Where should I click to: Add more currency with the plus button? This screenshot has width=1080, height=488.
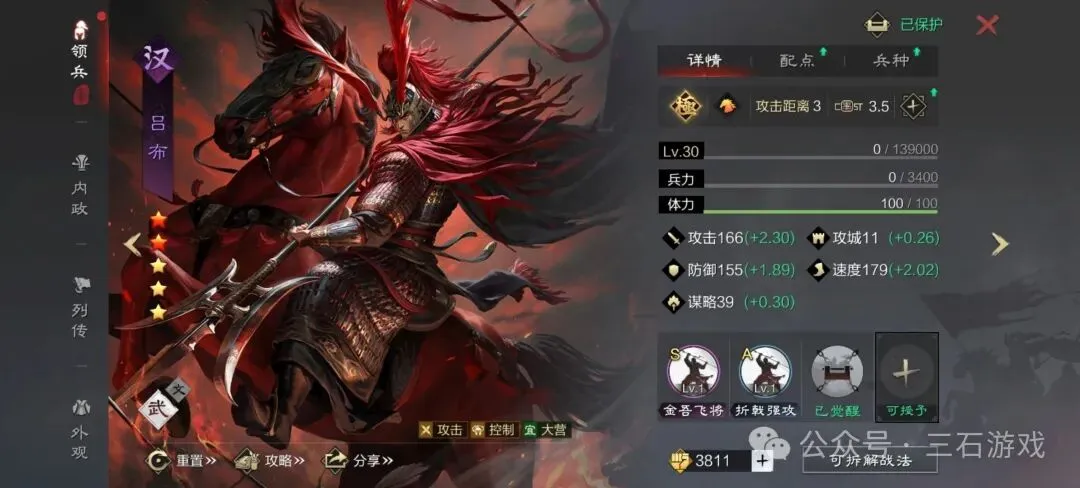click(x=762, y=460)
